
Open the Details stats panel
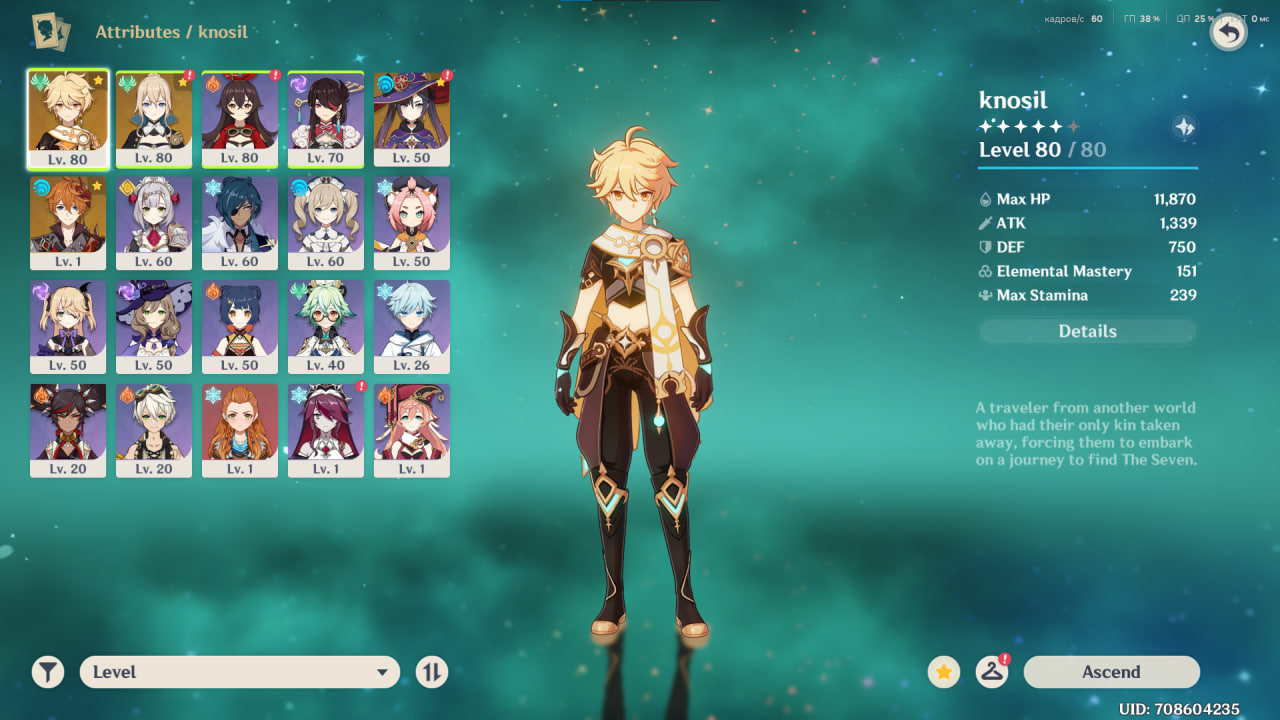tap(1087, 331)
